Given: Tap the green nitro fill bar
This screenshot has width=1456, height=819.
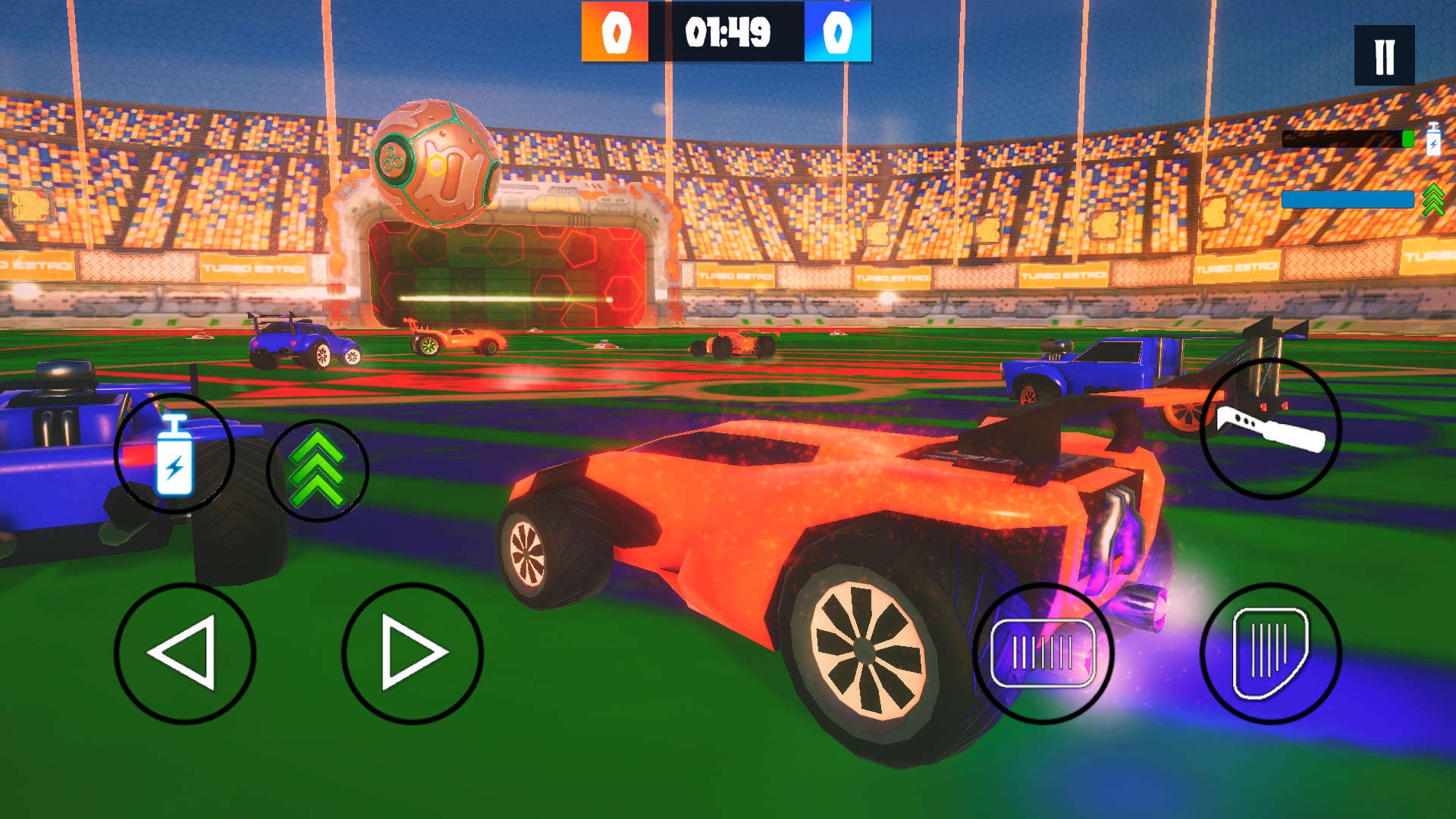Looking at the screenshot, I should 1346,139.
